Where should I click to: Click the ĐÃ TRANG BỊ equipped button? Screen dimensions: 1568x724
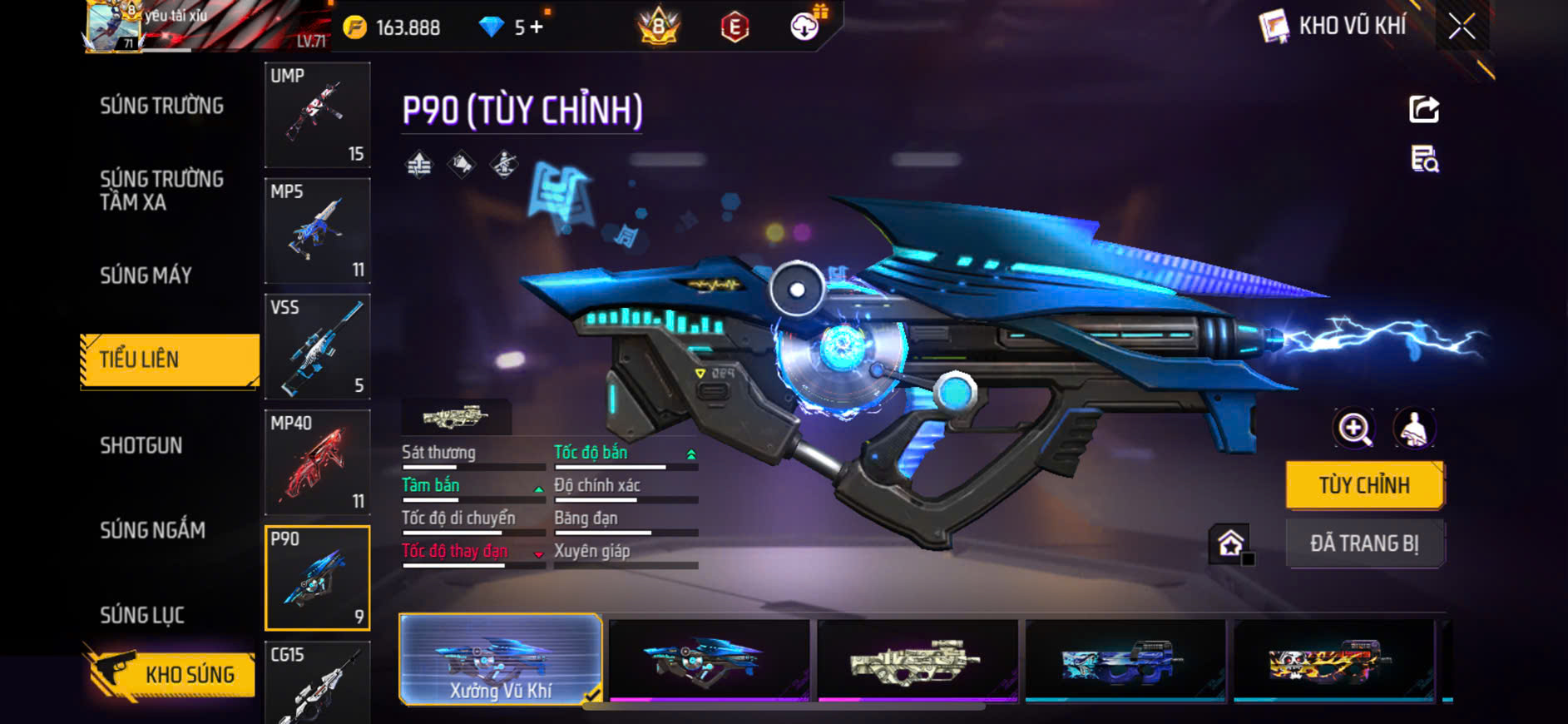click(x=1364, y=543)
